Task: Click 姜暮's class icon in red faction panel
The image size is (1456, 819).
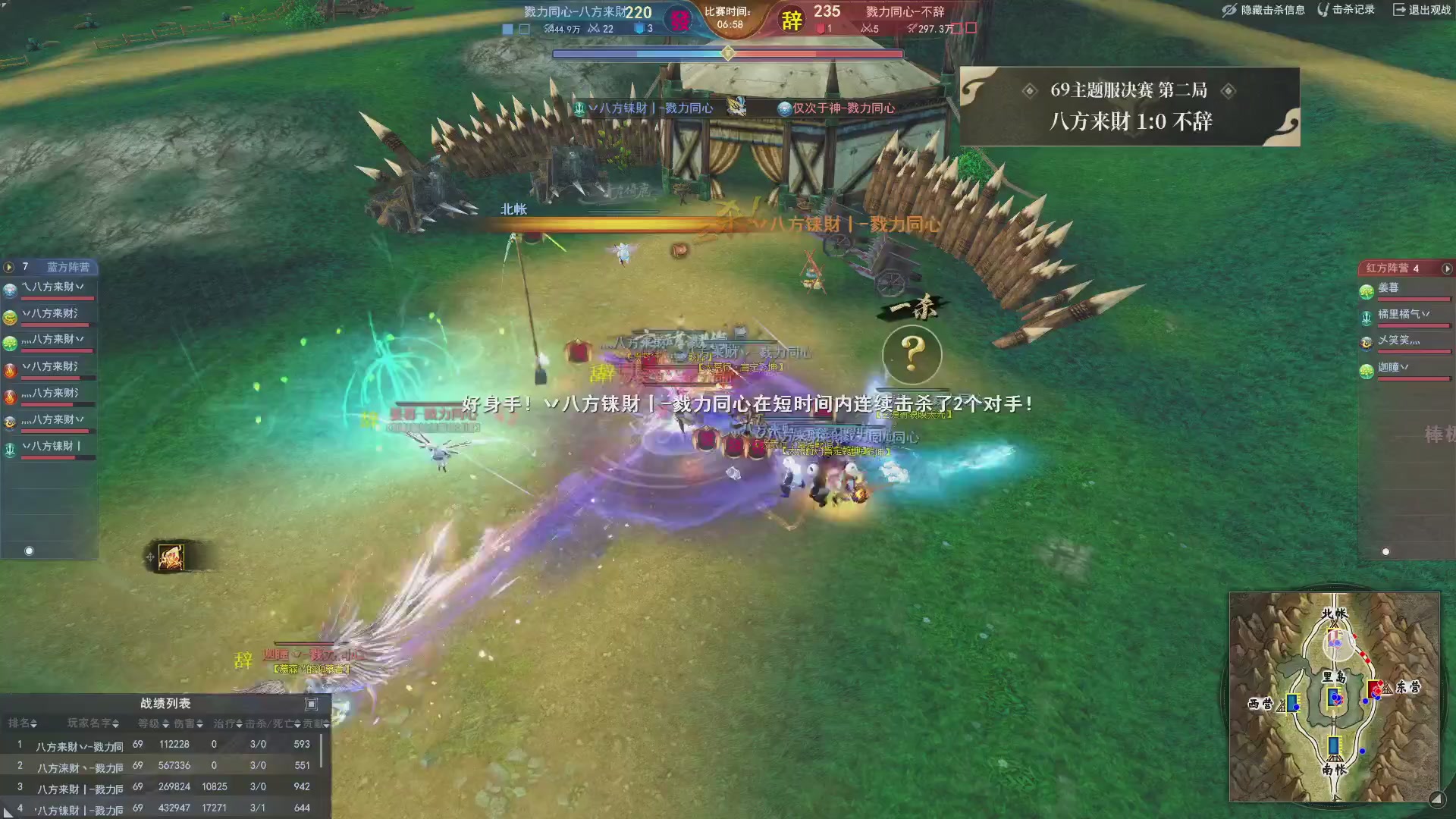Action: [x=1367, y=291]
